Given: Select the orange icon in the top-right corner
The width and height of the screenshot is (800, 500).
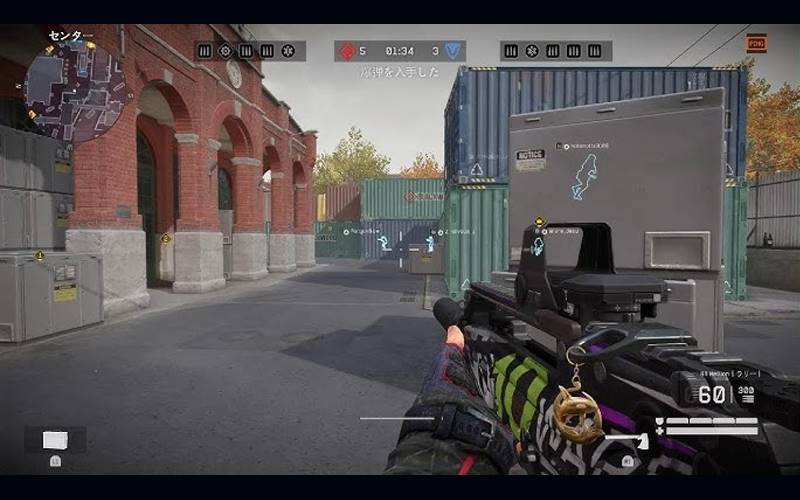Looking at the screenshot, I should coord(756,43).
